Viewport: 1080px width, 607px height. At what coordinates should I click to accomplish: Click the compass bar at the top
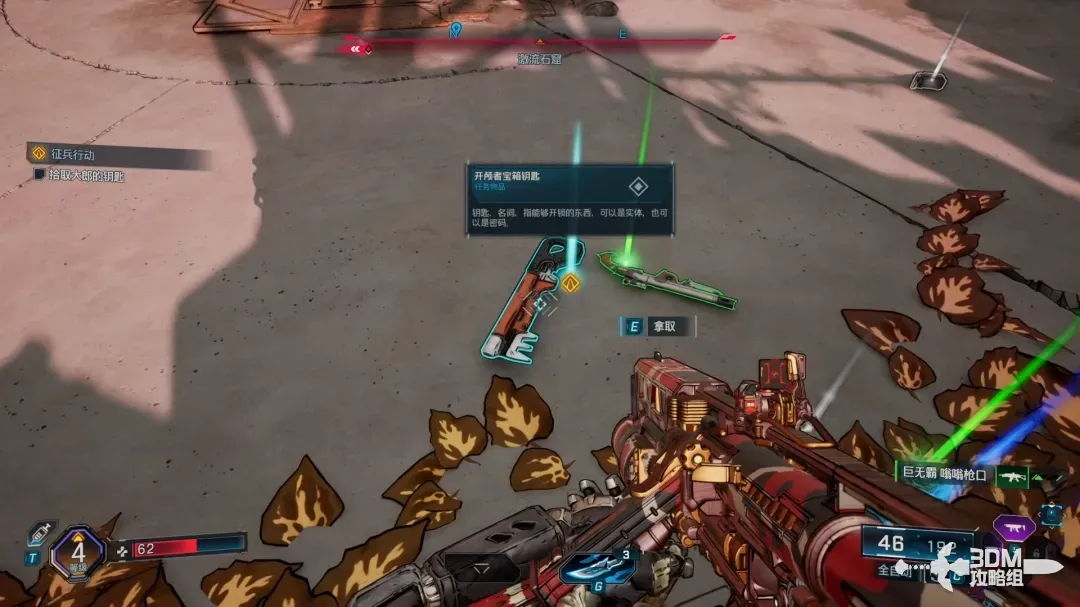click(x=541, y=41)
